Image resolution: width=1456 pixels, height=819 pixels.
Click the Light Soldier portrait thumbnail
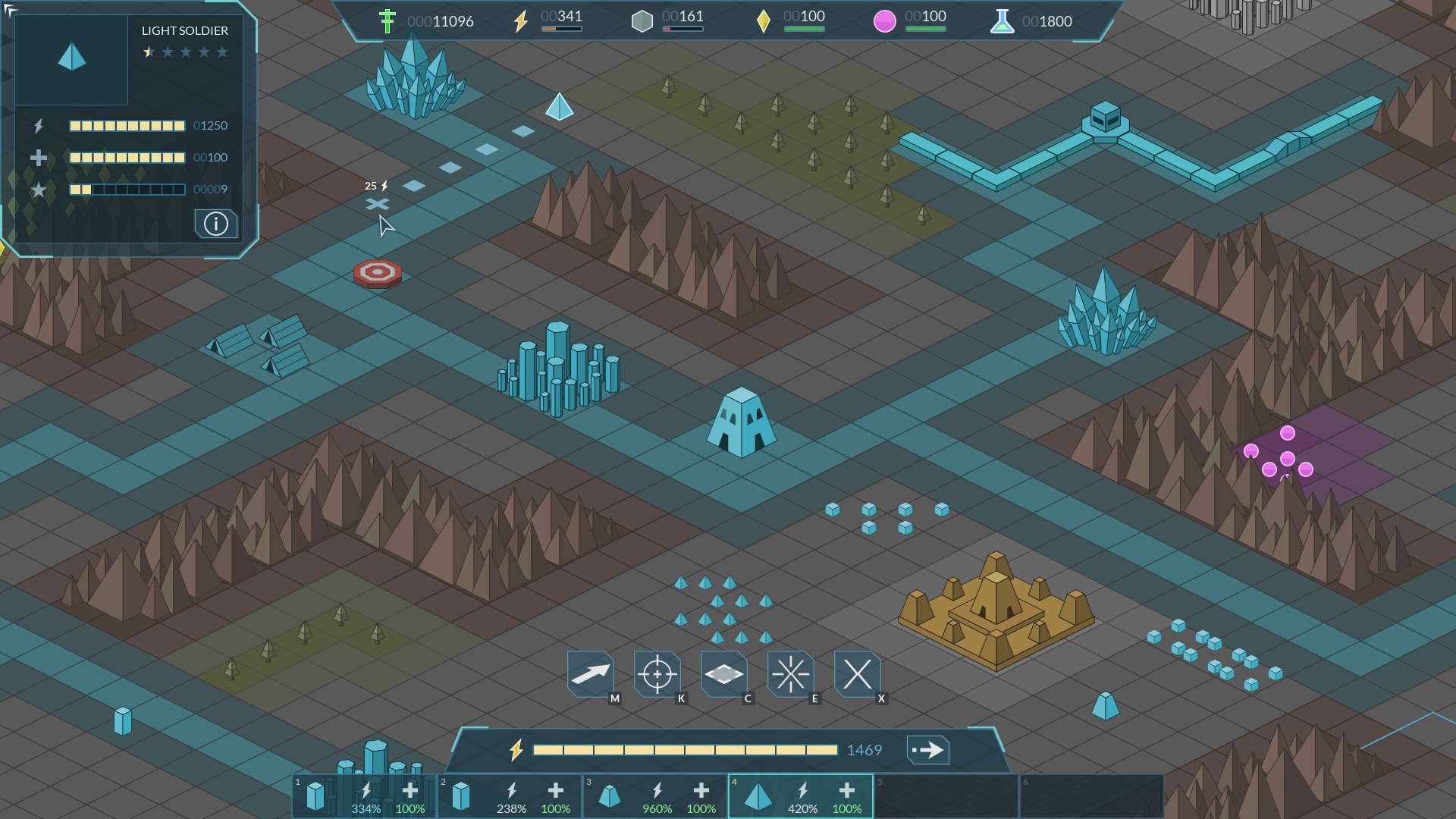click(x=72, y=59)
